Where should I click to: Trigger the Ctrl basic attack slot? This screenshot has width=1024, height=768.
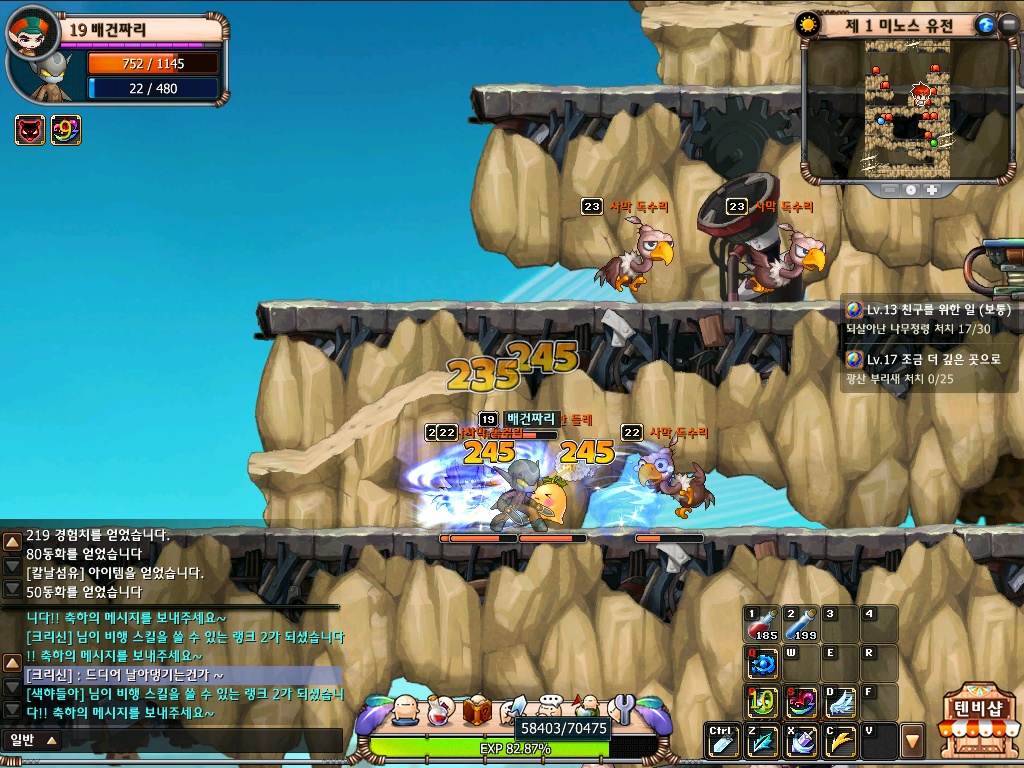pyautogui.click(x=723, y=740)
